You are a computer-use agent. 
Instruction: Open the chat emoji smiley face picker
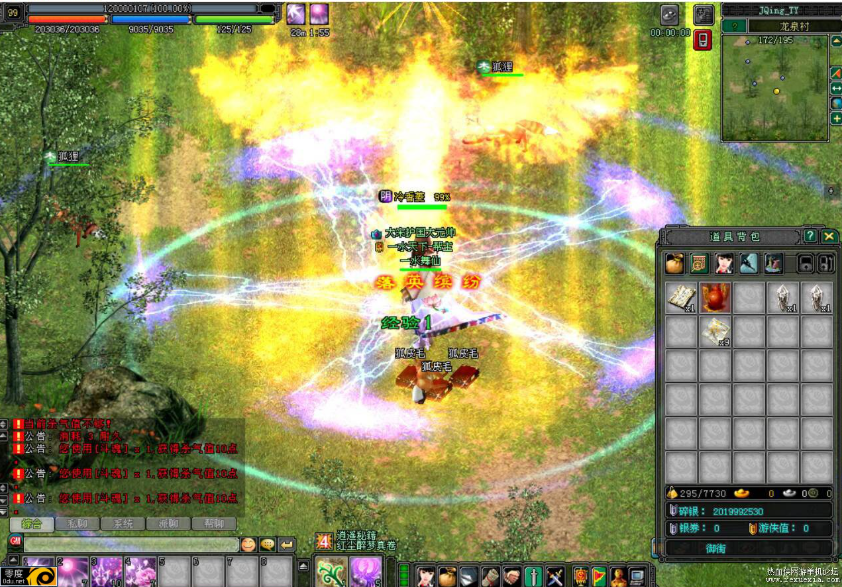(x=248, y=544)
